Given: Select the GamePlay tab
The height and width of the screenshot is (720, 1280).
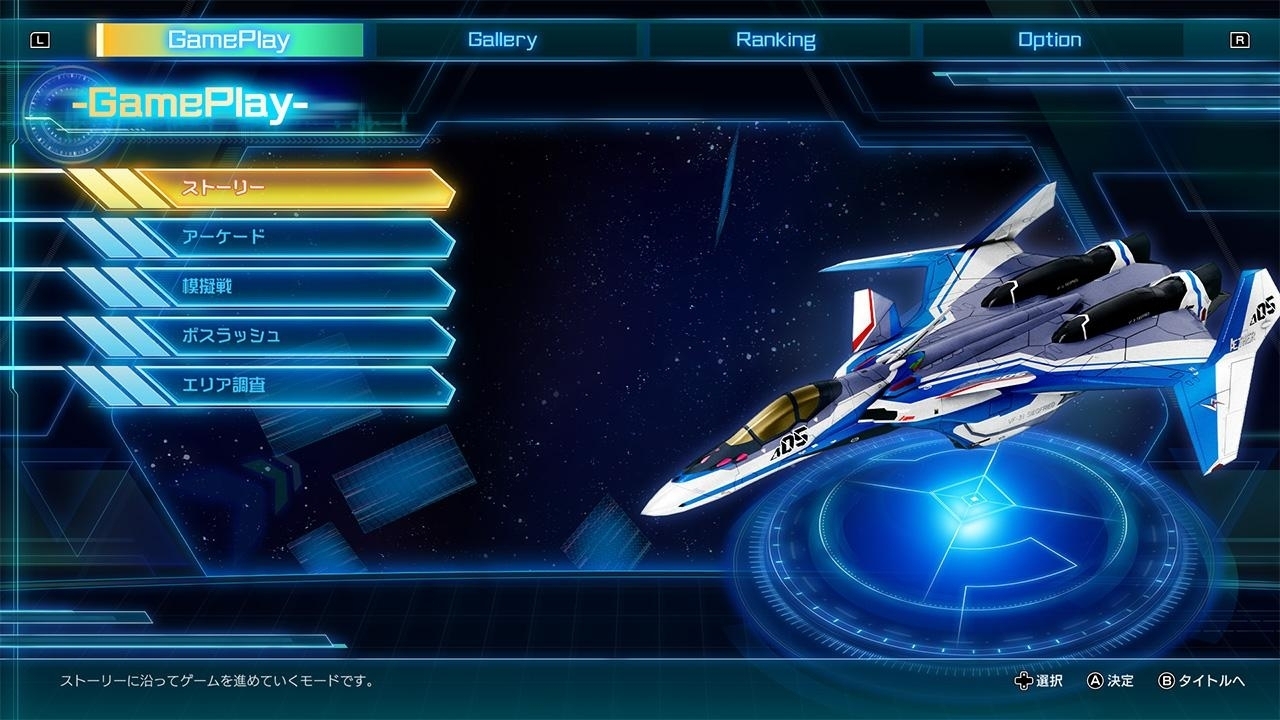Looking at the screenshot, I should point(228,39).
